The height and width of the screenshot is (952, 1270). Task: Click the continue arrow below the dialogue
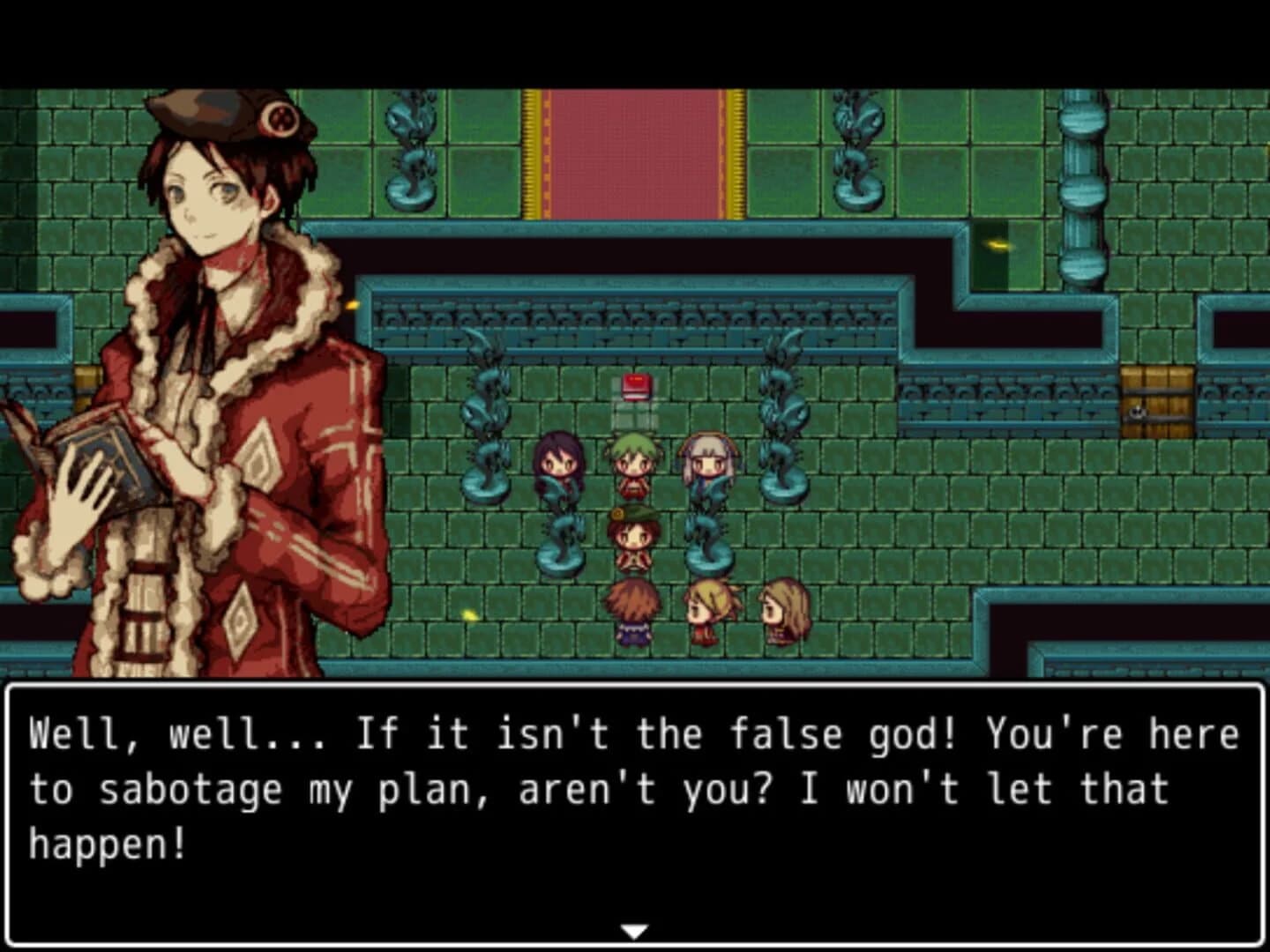tap(634, 928)
